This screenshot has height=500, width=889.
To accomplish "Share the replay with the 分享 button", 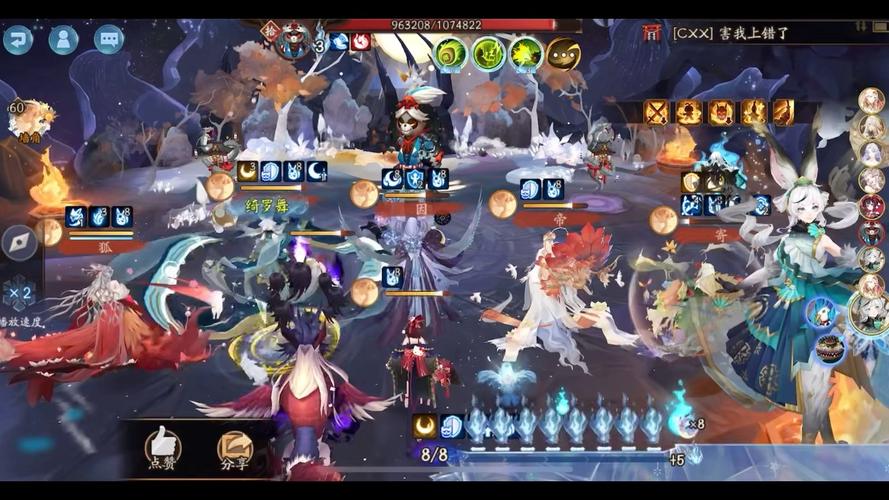I will point(234,447).
